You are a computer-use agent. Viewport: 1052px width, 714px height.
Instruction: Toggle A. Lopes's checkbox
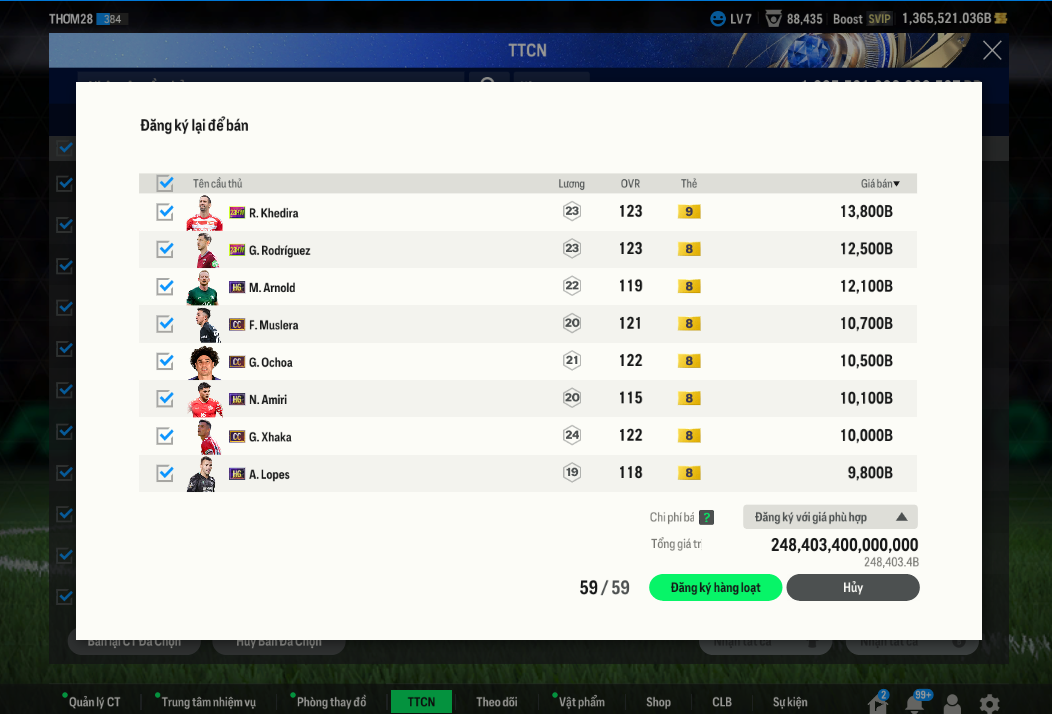165,473
